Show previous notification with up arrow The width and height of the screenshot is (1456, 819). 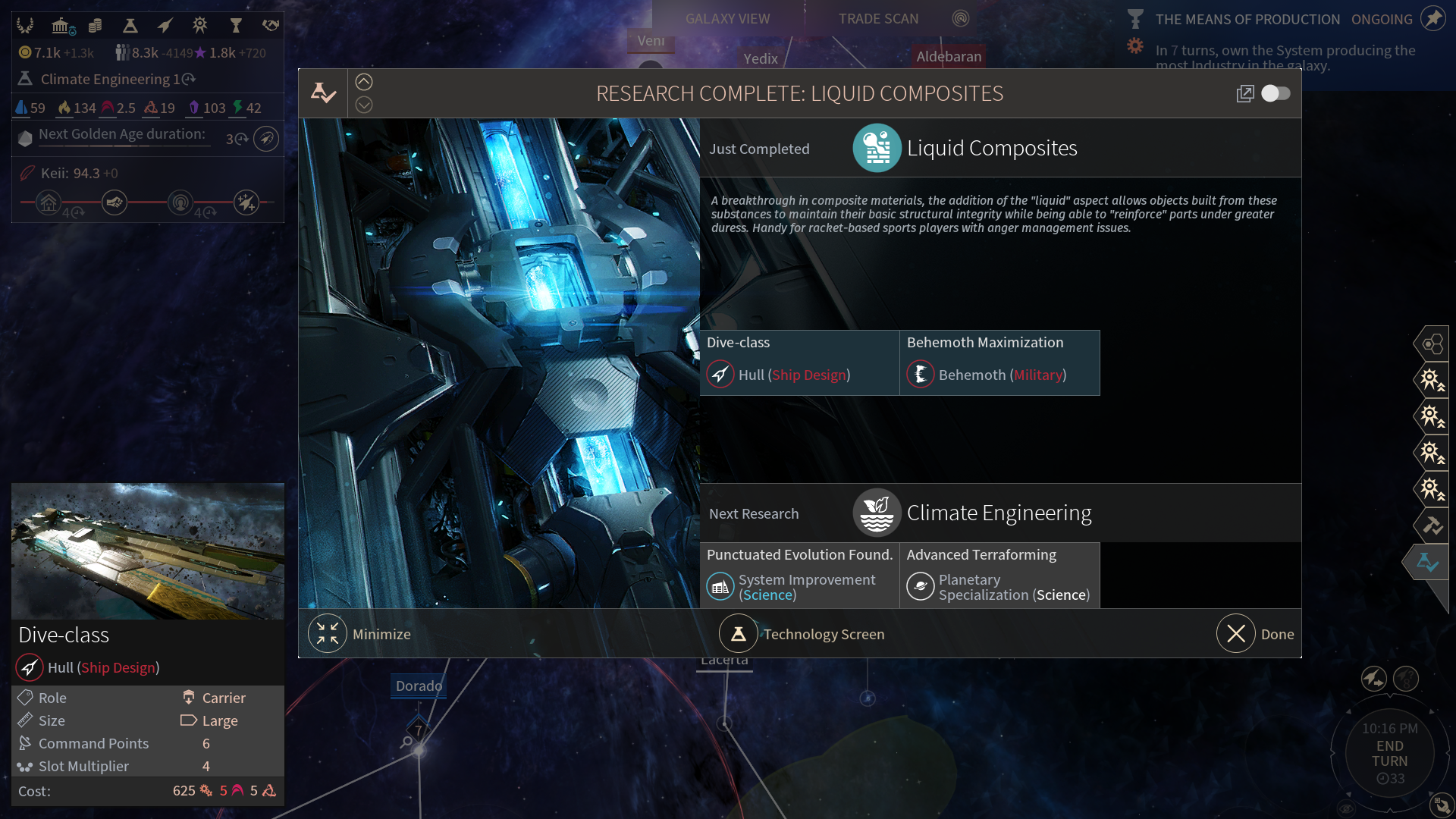pos(364,82)
